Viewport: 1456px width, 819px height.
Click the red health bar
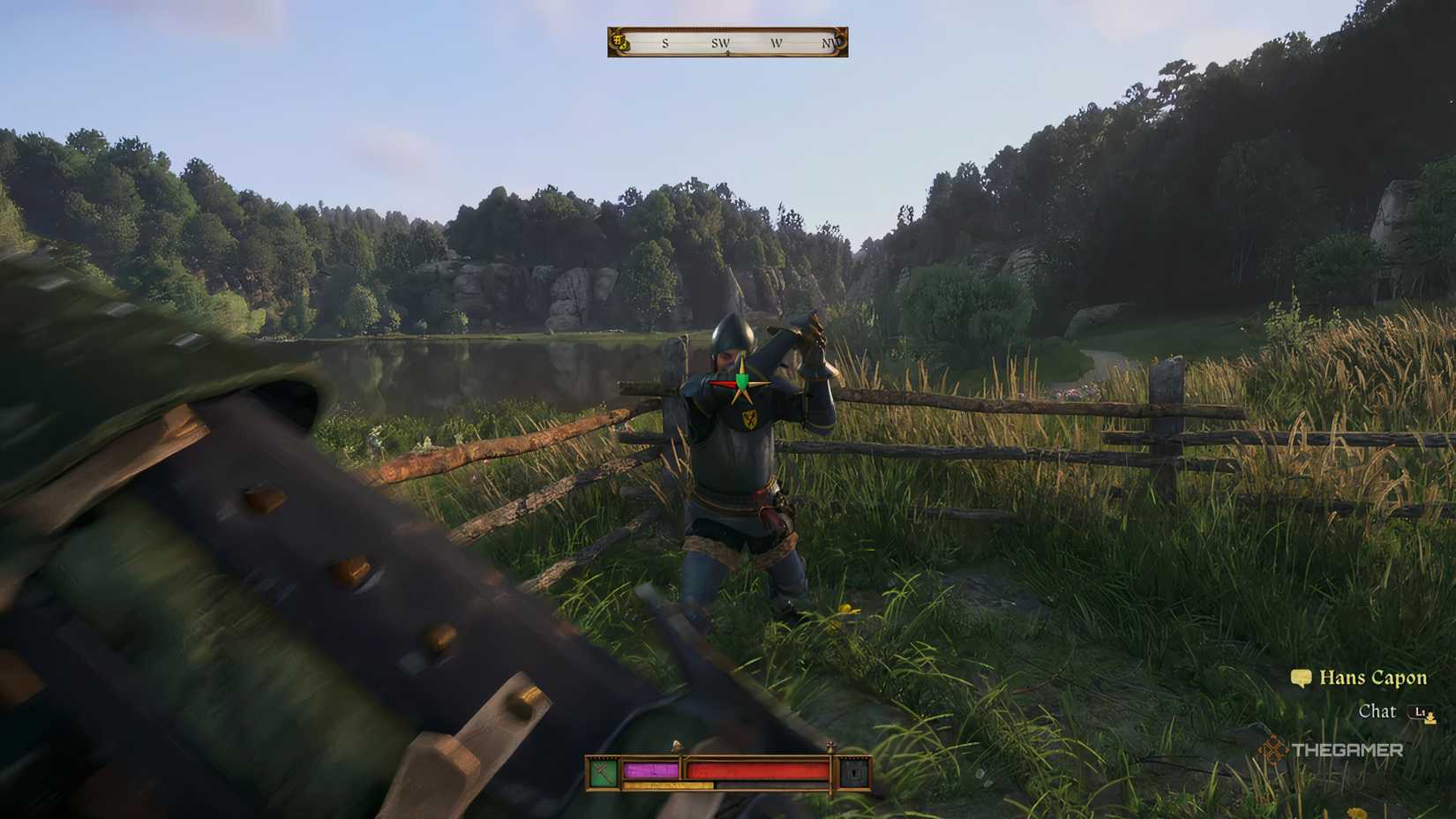(x=759, y=770)
